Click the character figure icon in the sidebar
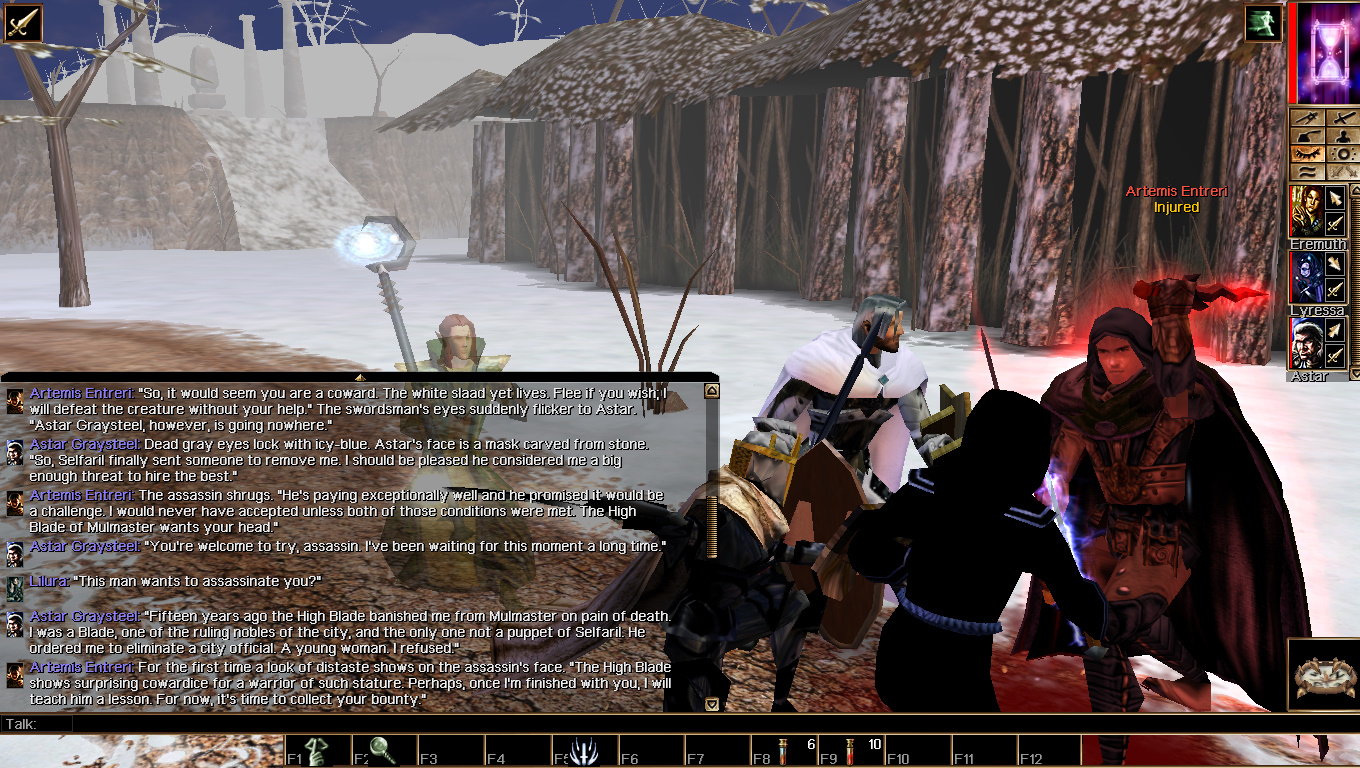 (1342, 136)
